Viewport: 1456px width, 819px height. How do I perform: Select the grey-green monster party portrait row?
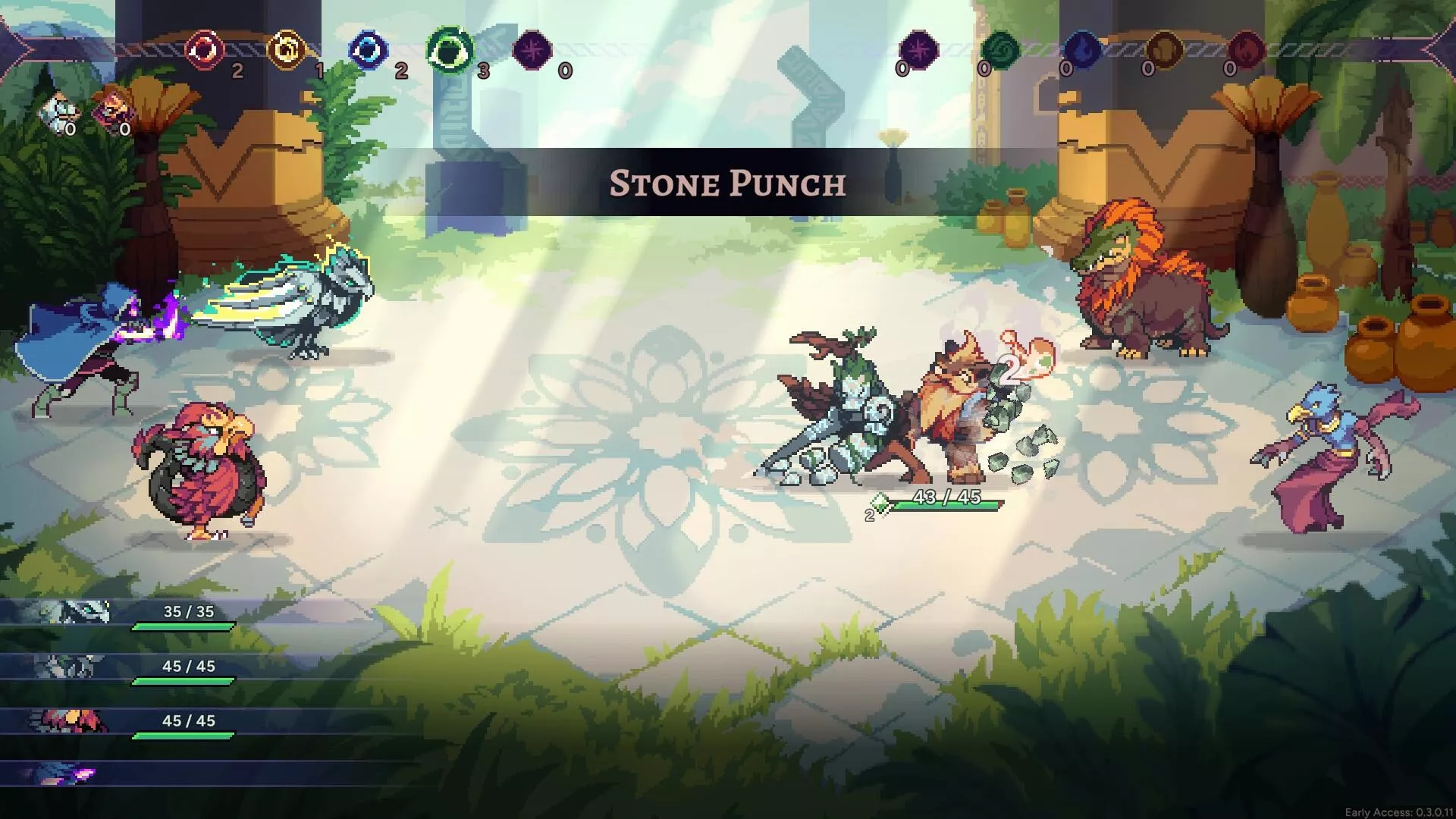click(x=121, y=668)
